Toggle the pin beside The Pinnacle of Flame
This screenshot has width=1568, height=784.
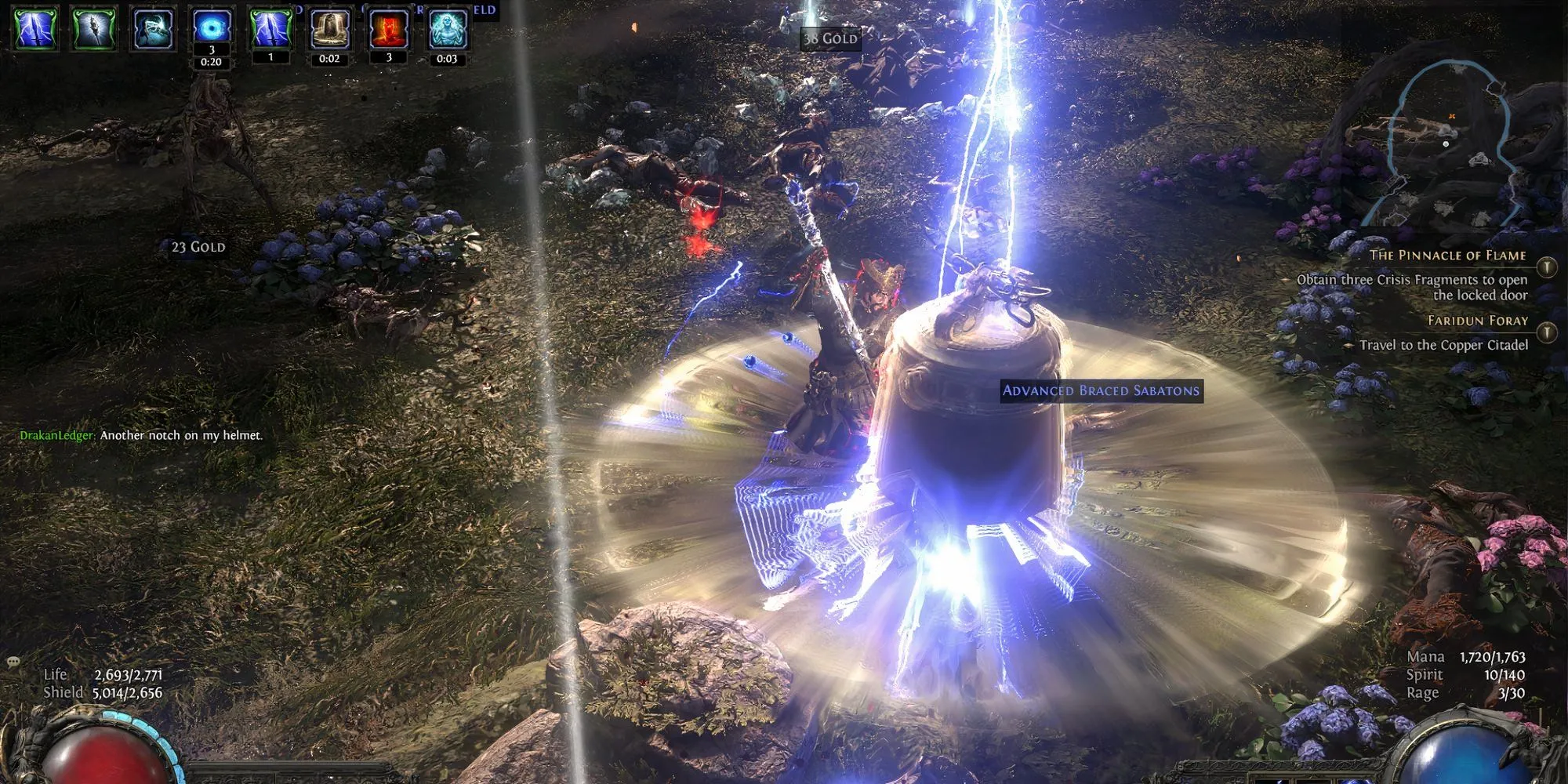(x=1546, y=267)
